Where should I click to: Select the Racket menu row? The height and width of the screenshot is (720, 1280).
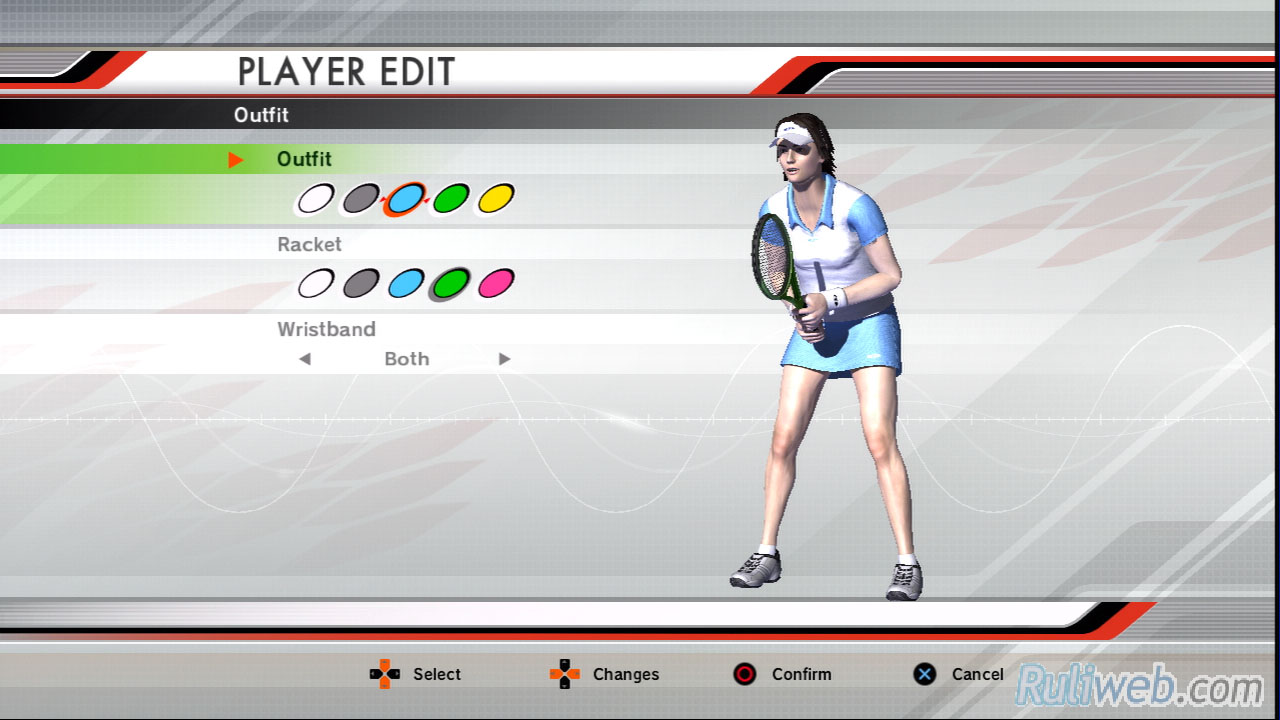309,244
